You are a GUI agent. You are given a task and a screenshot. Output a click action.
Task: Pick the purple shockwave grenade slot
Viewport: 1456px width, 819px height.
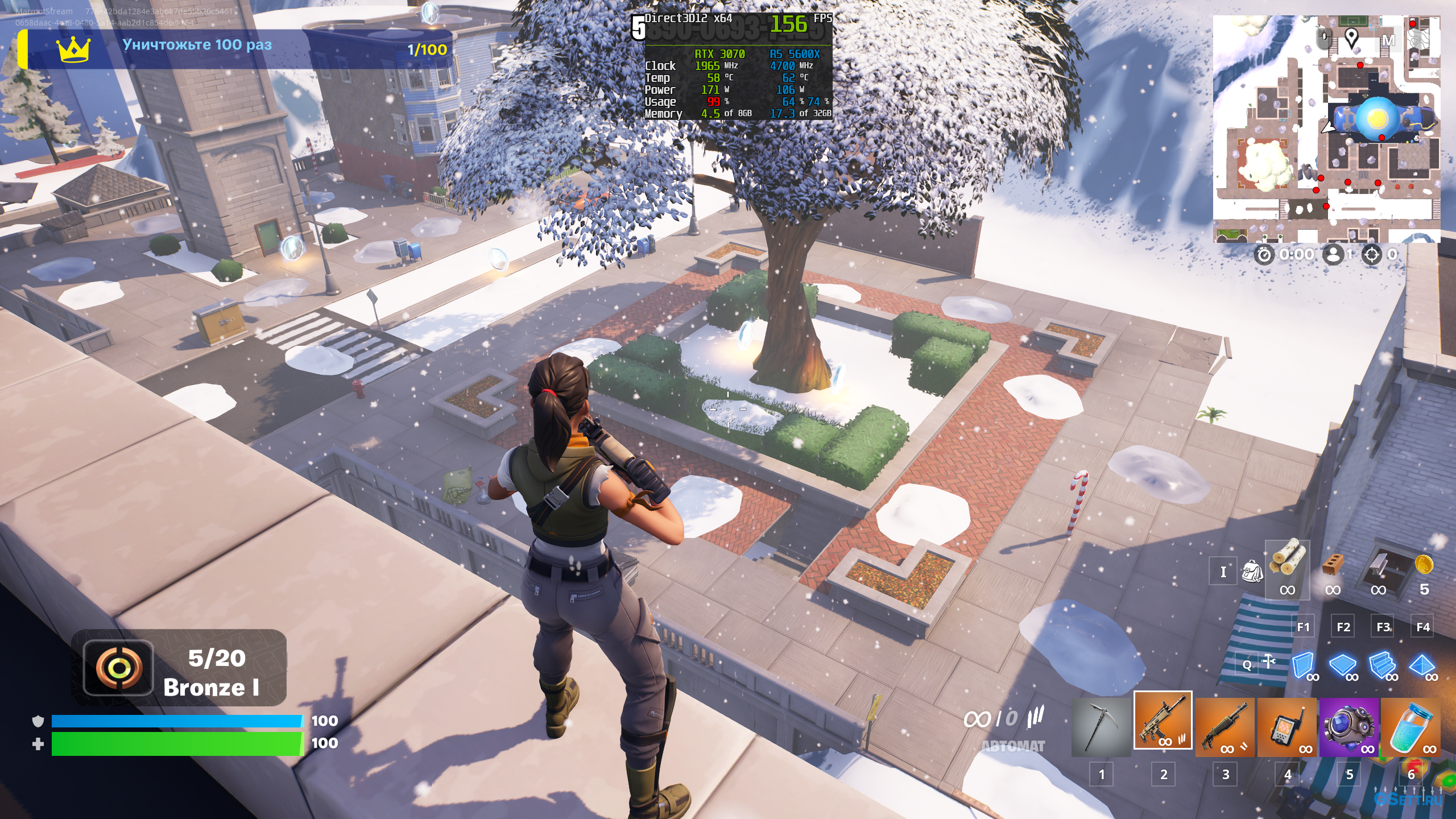coord(1349,727)
